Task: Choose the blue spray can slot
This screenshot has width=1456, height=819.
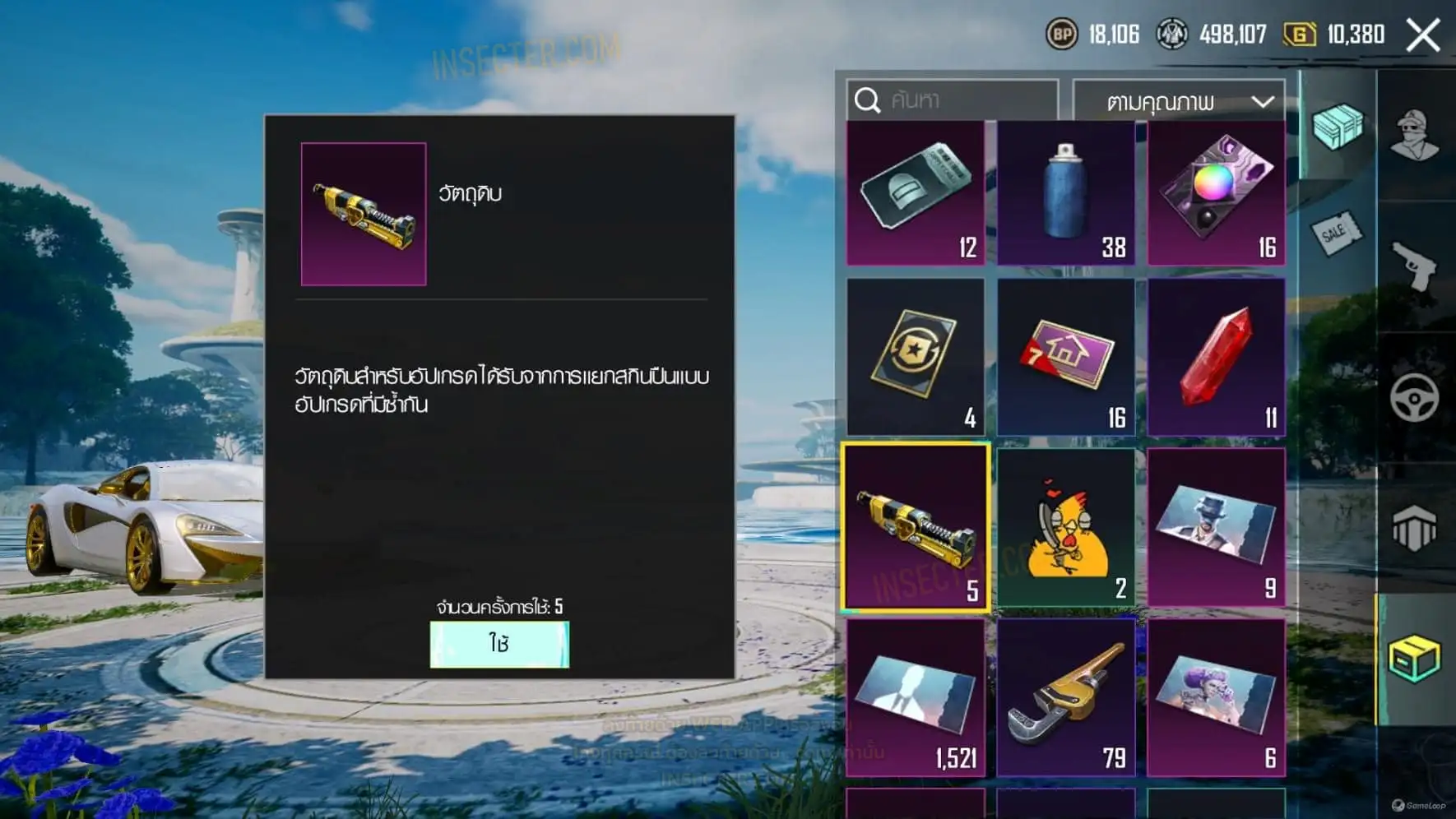Action: [1066, 193]
